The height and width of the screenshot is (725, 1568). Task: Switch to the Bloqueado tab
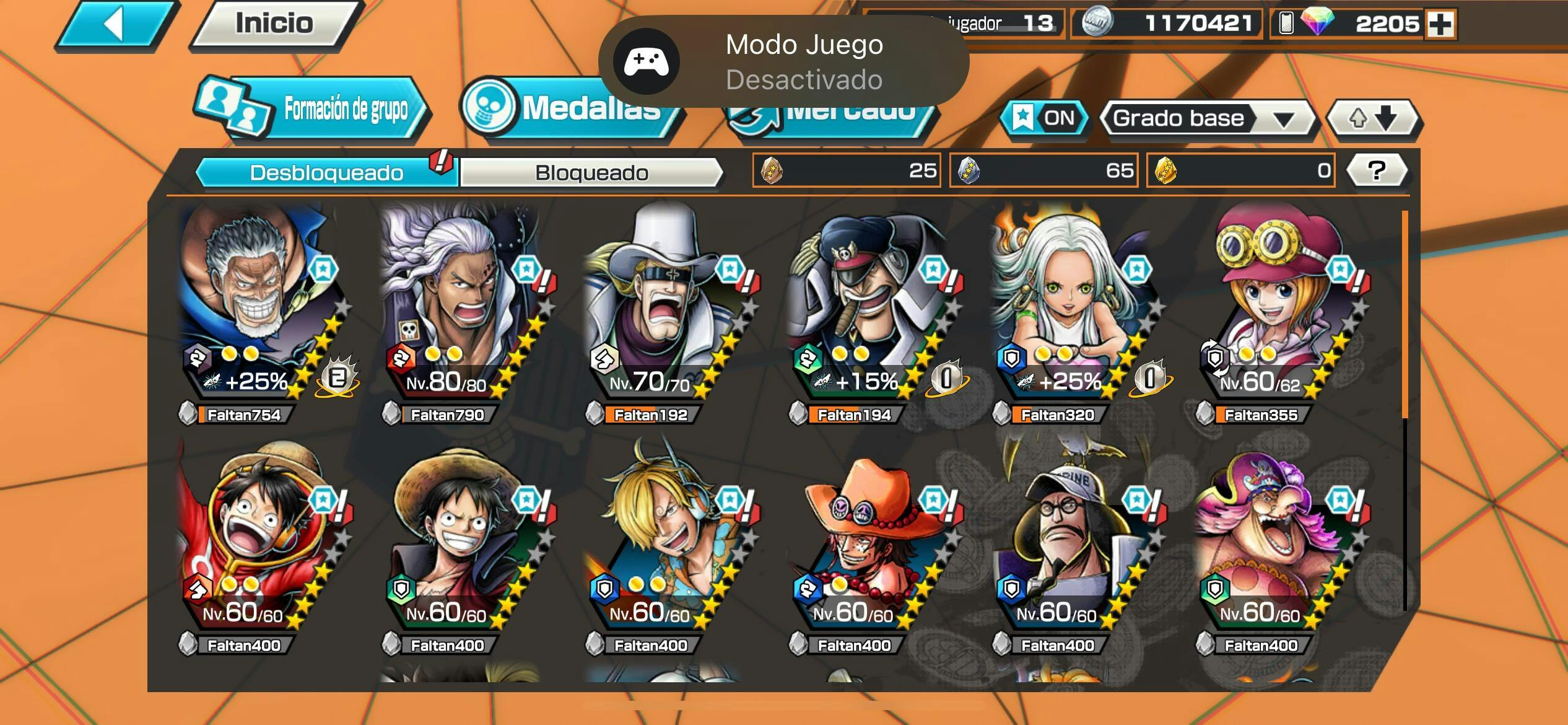pos(591,172)
